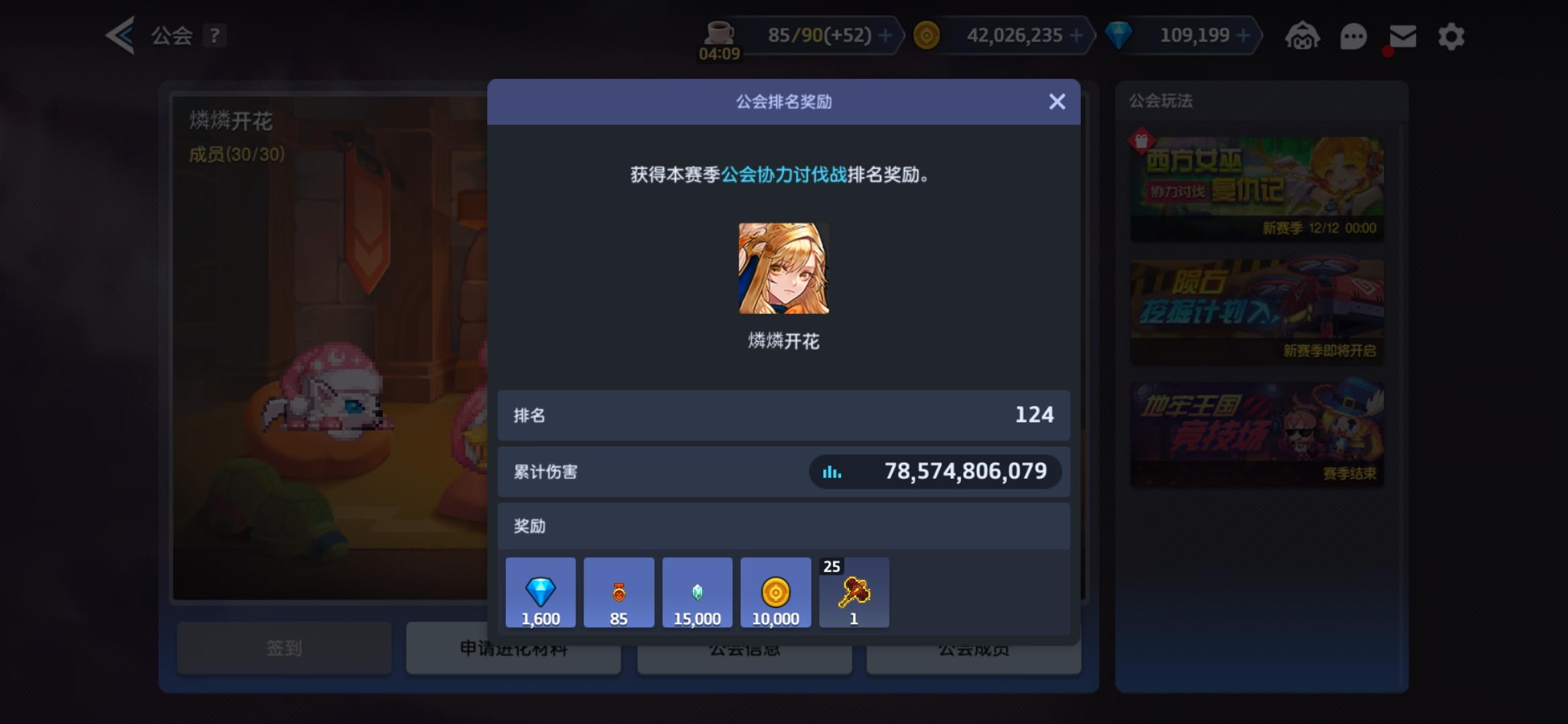Open the 公会协力讨伐战 link text
Viewport: 1568px width, 724px height.
pyautogui.click(x=783, y=176)
